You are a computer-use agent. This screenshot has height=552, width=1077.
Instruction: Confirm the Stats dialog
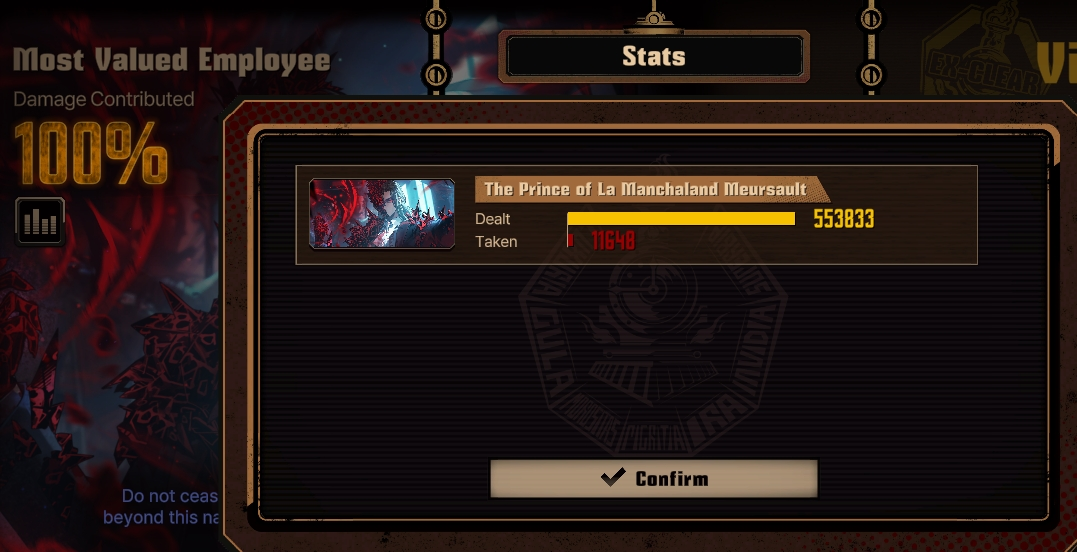(x=654, y=478)
